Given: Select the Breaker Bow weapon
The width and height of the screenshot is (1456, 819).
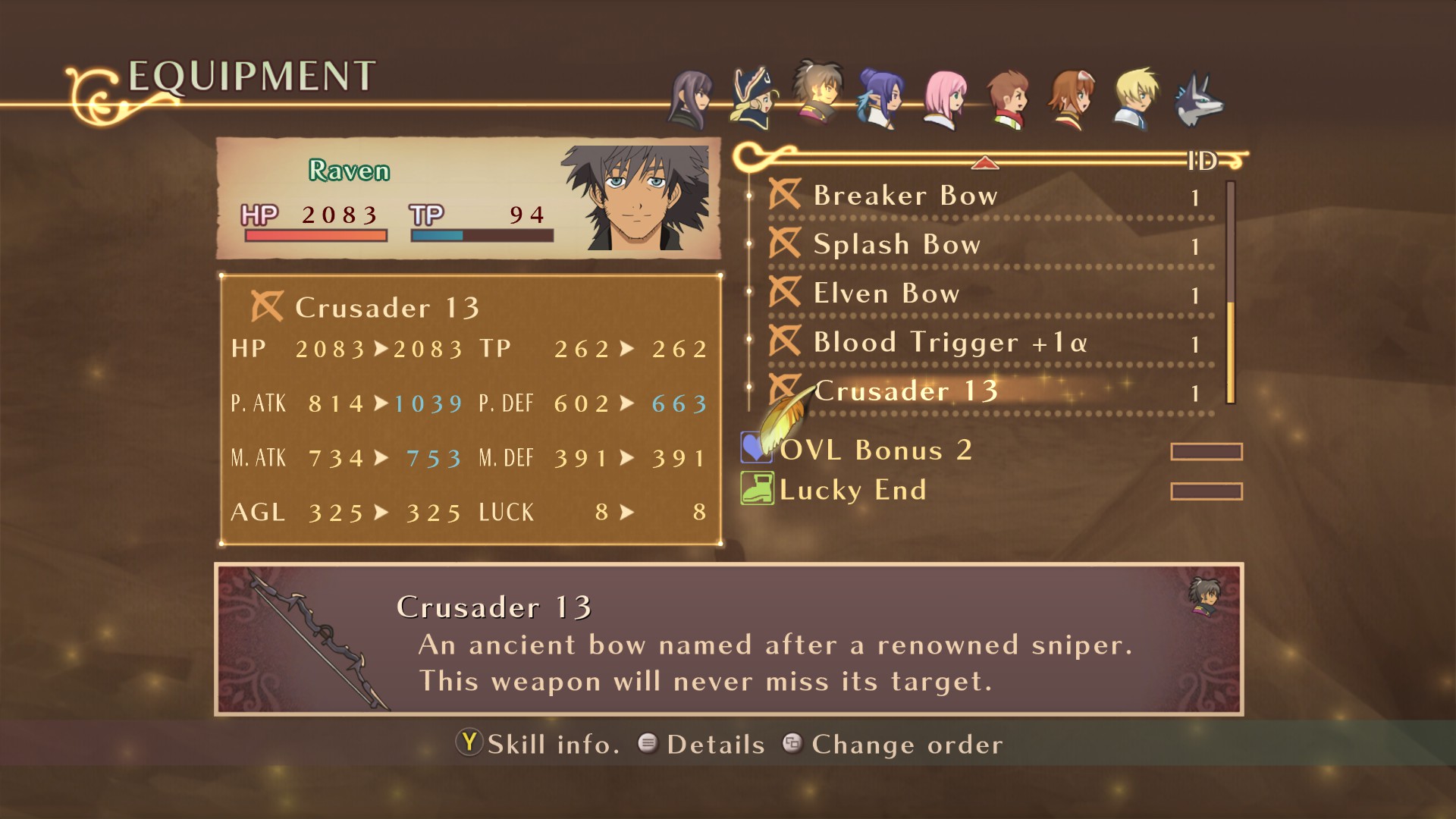Looking at the screenshot, I should (x=905, y=196).
